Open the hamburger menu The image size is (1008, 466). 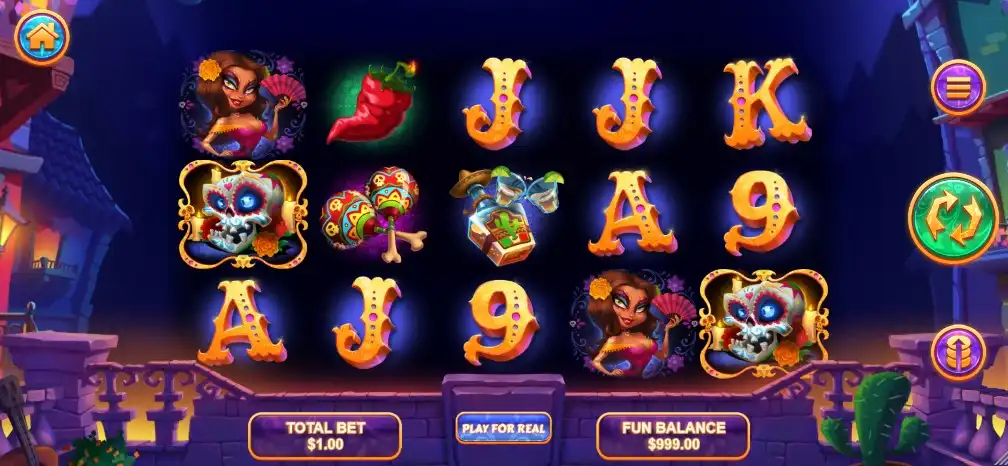[958, 88]
